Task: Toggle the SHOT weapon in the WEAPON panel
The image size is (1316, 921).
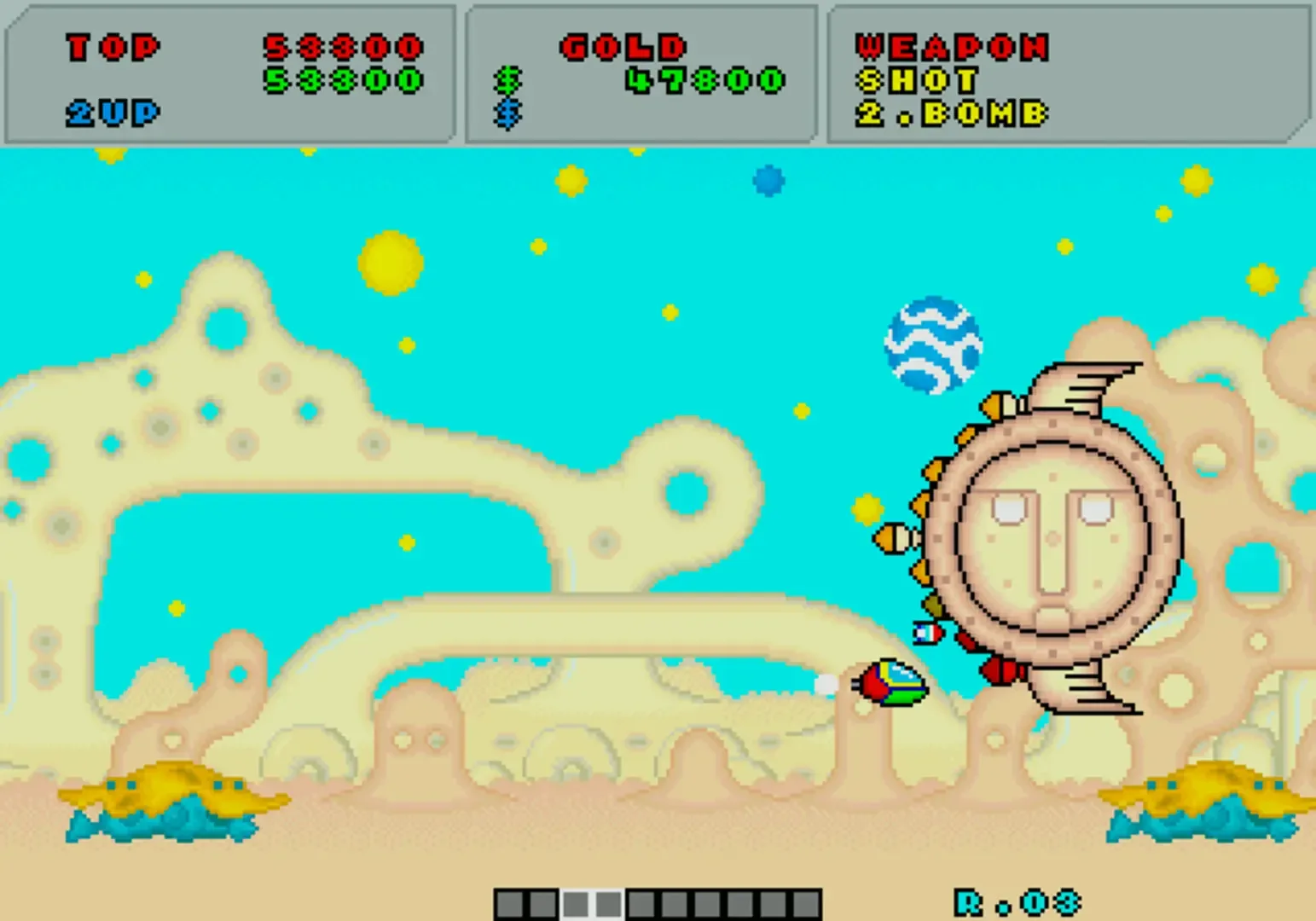Action: (917, 81)
